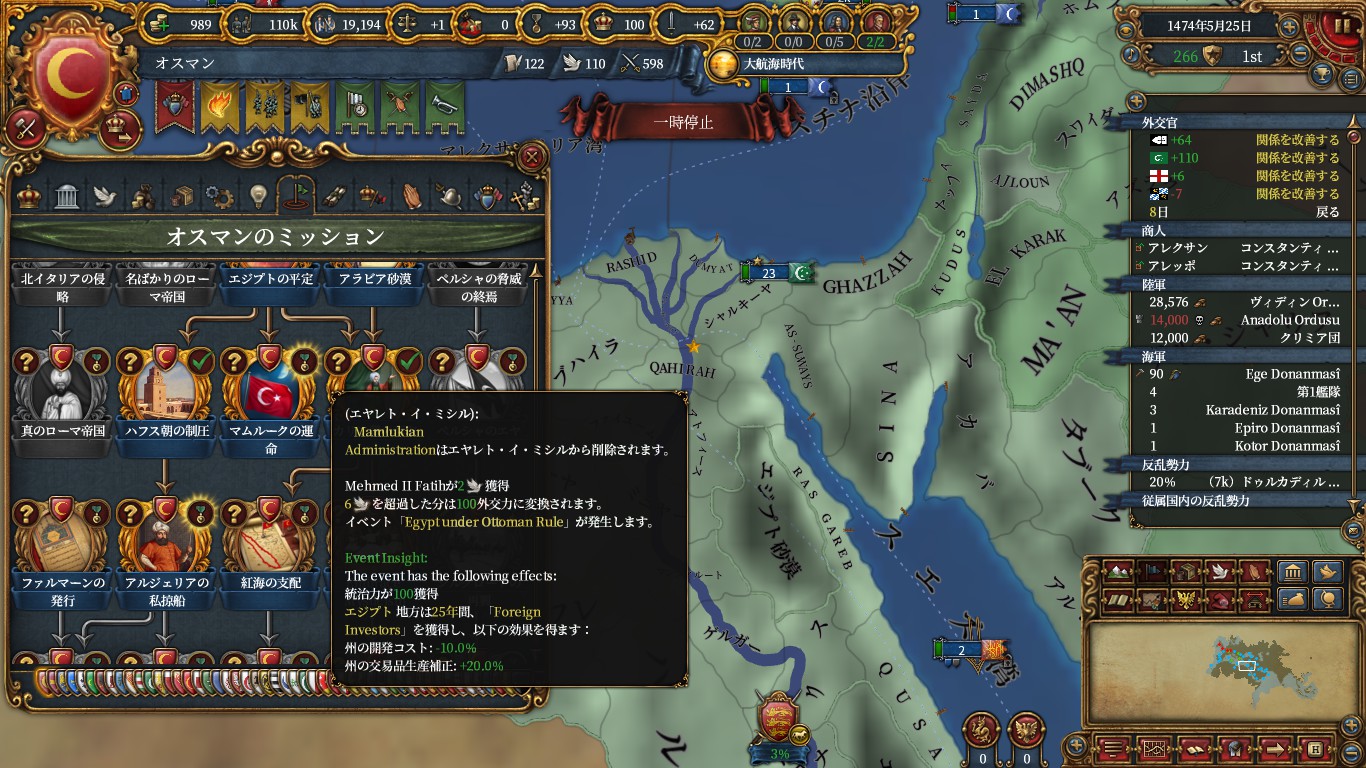This screenshot has width=1366, height=768.
Task: Select the Ege Donanmasi fleet row
Action: coord(1240,374)
